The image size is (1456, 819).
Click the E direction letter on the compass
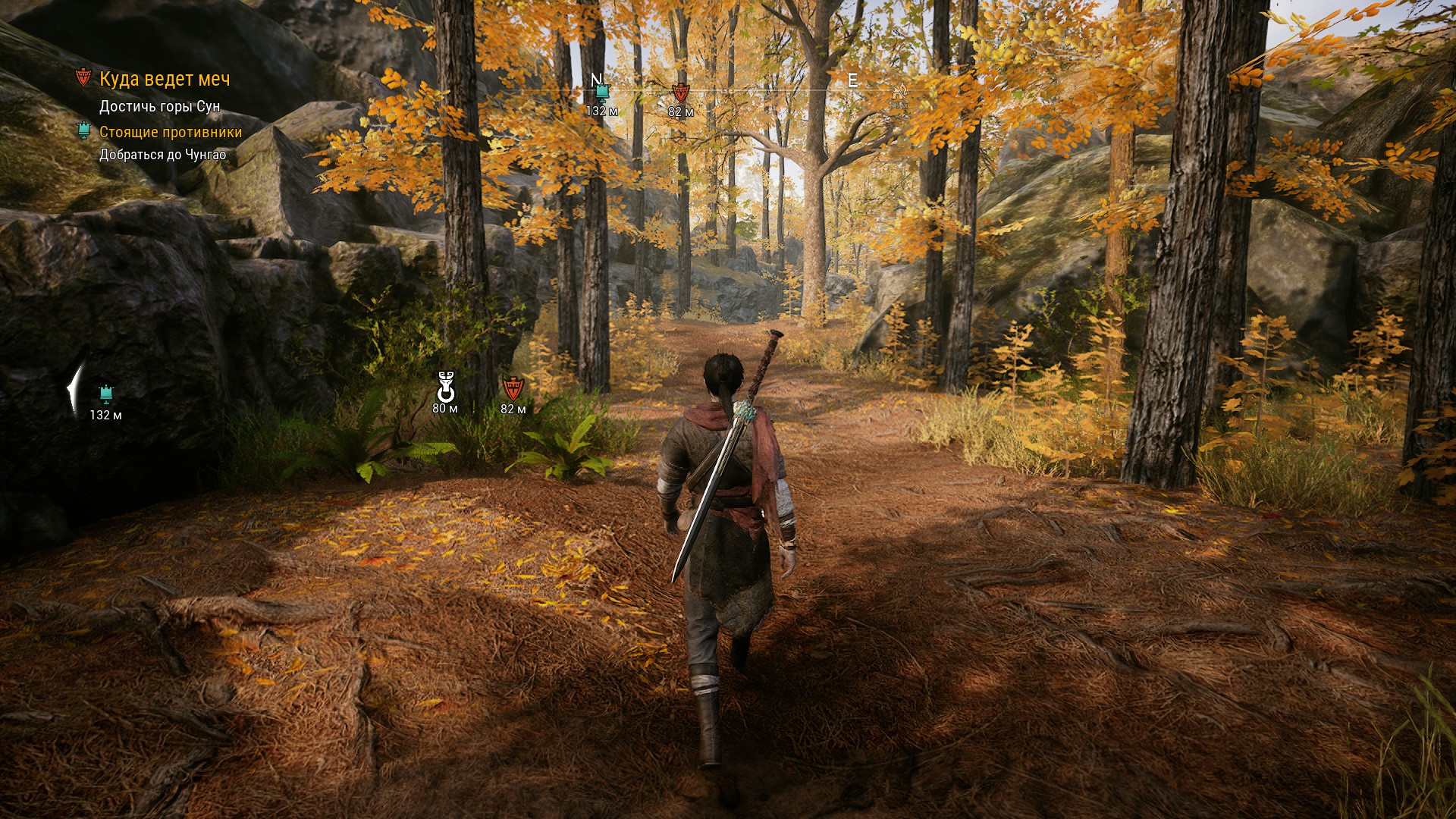(x=852, y=80)
